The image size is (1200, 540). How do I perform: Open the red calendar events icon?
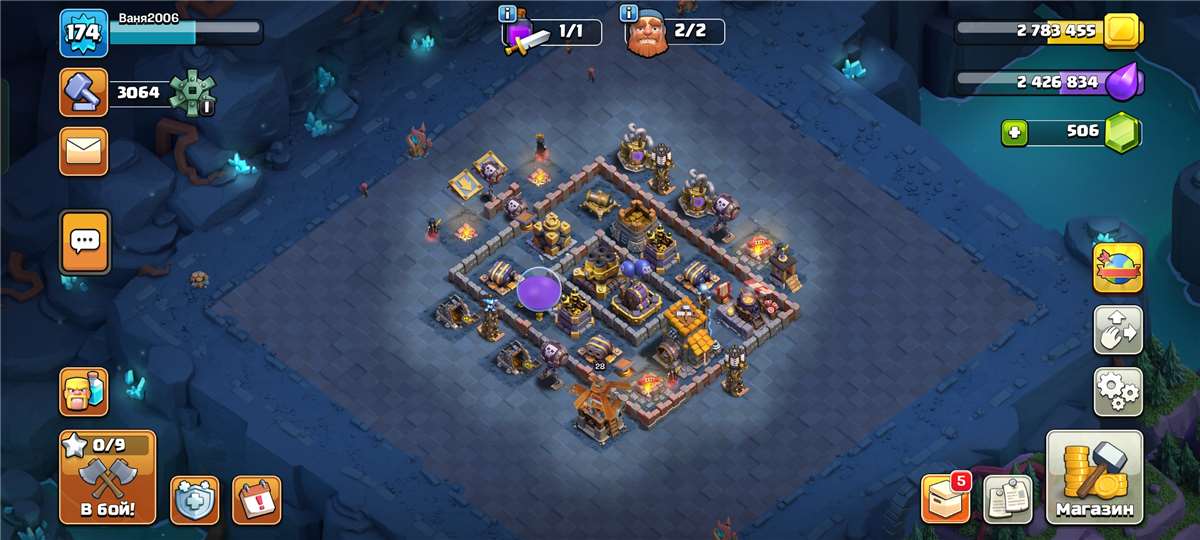pyautogui.click(x=256, y=499)
